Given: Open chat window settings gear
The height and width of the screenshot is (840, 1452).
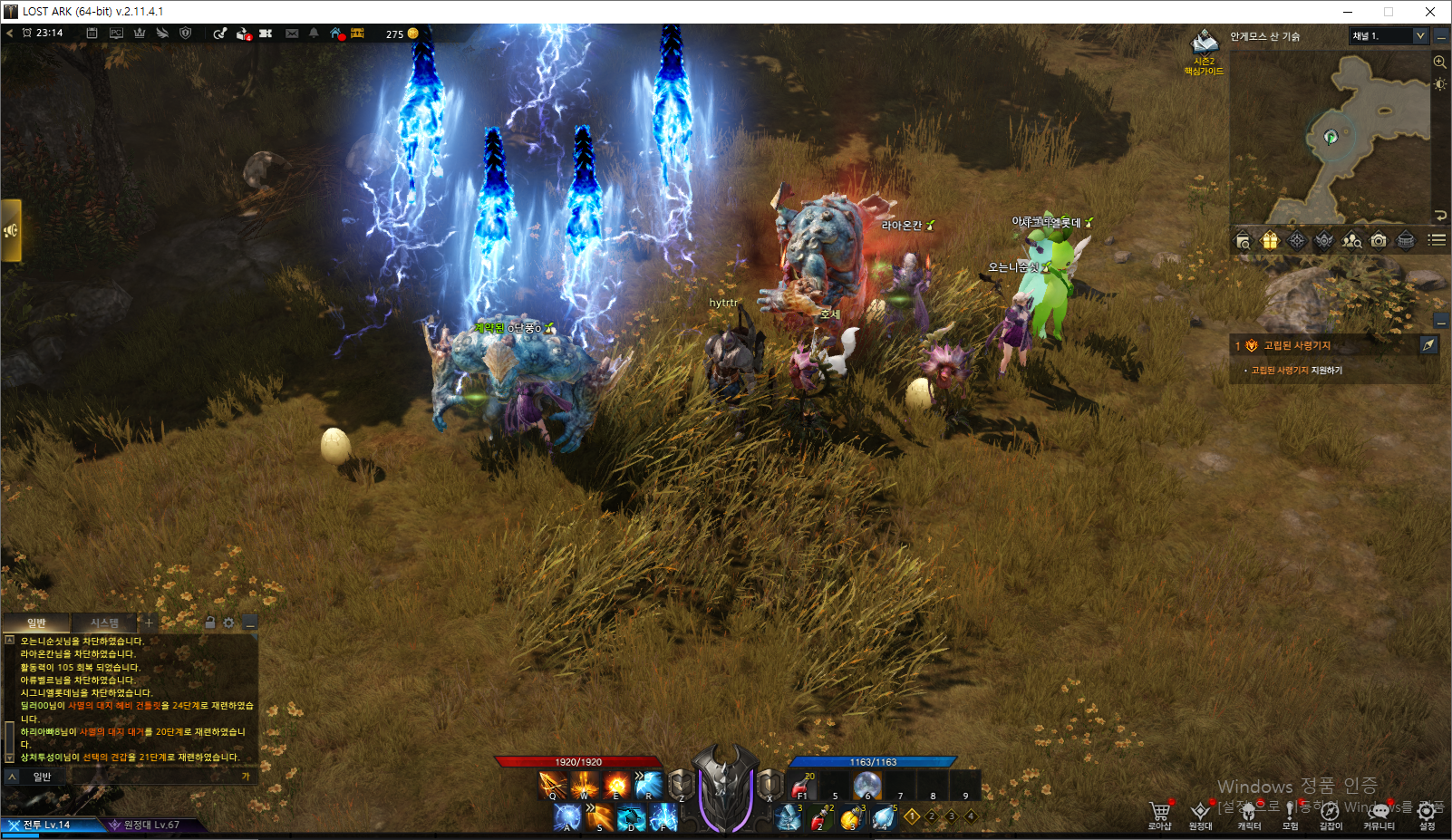Looking at the screenshot, I should pos(228,623).
